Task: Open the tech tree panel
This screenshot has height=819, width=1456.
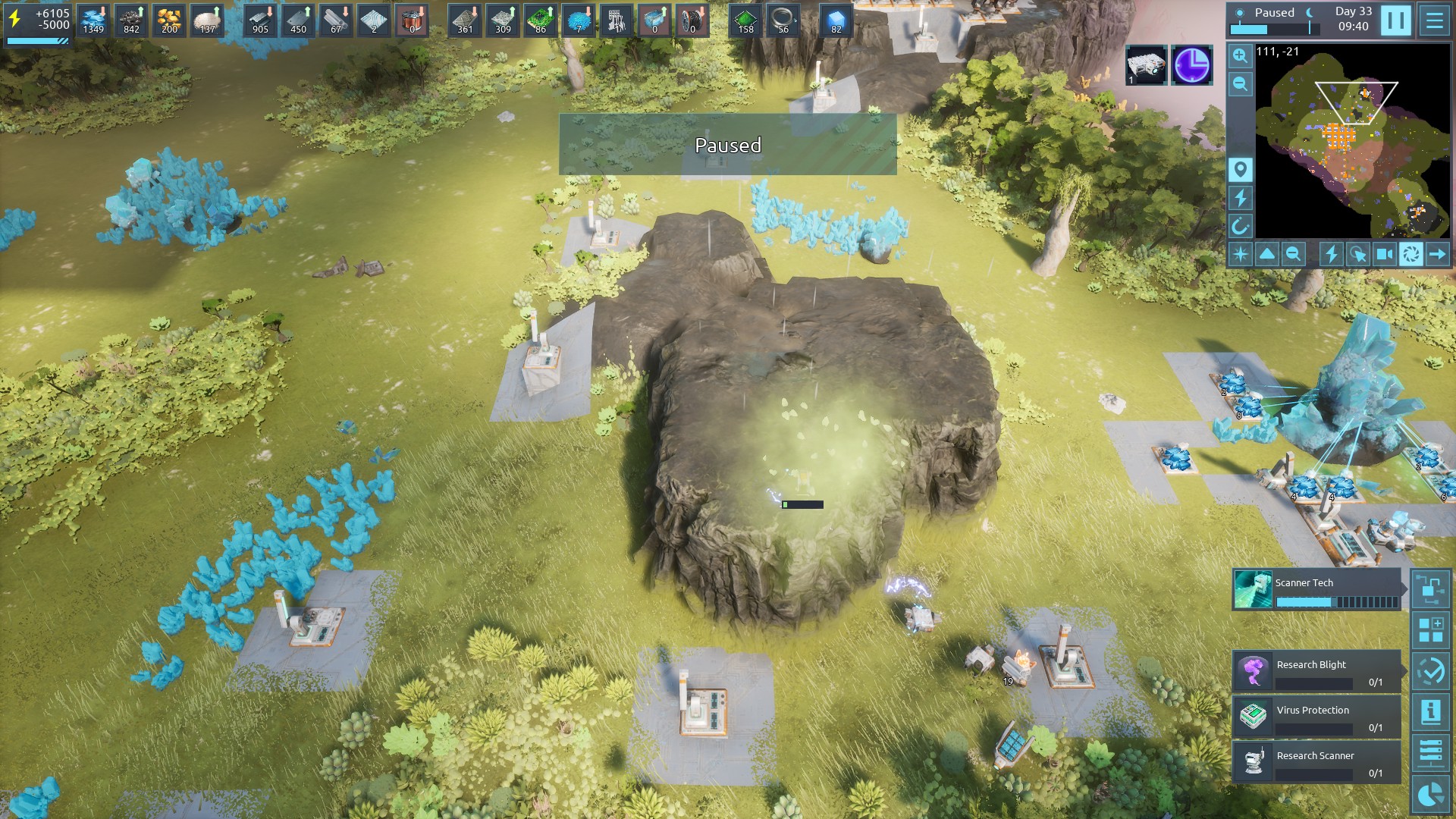Action: (x=1431, y=589)
